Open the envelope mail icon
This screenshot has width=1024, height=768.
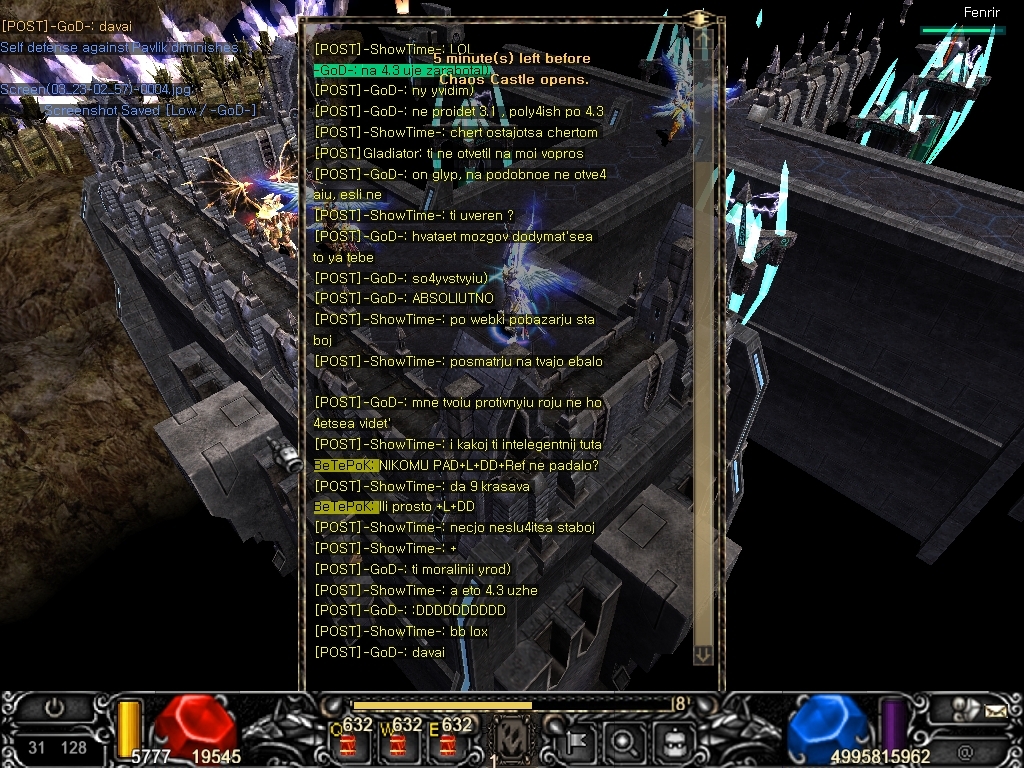(x=995, y=711)
